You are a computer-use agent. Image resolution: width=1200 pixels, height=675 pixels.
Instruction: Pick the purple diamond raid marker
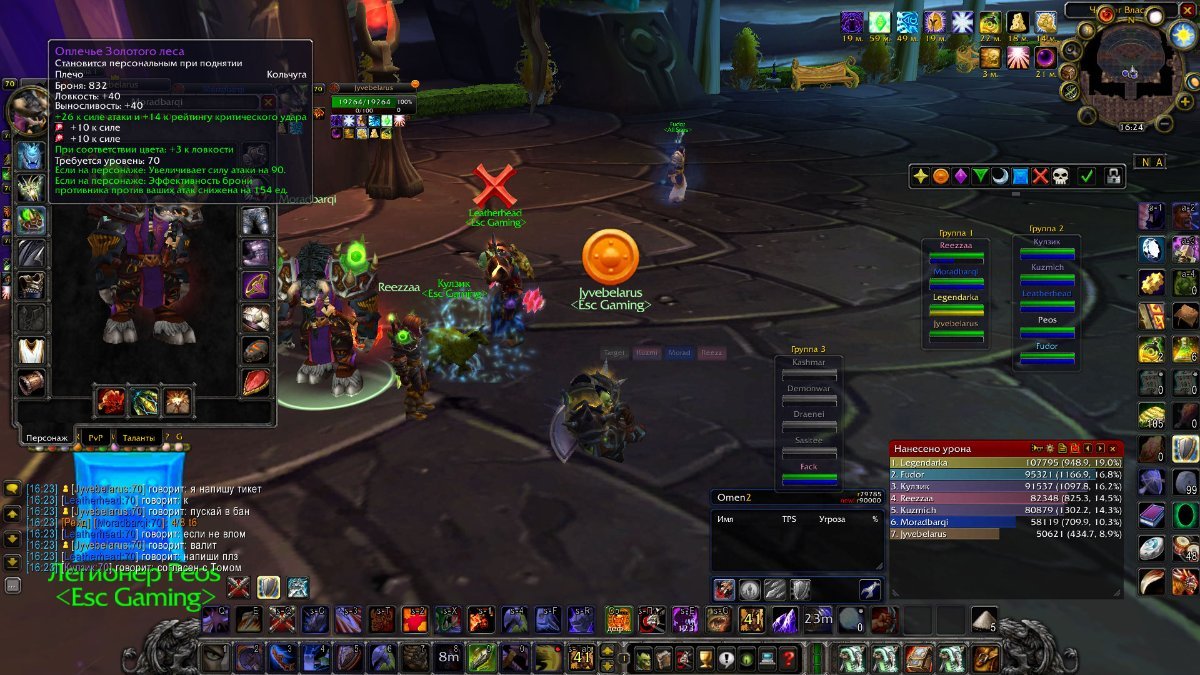pos(960,176)
